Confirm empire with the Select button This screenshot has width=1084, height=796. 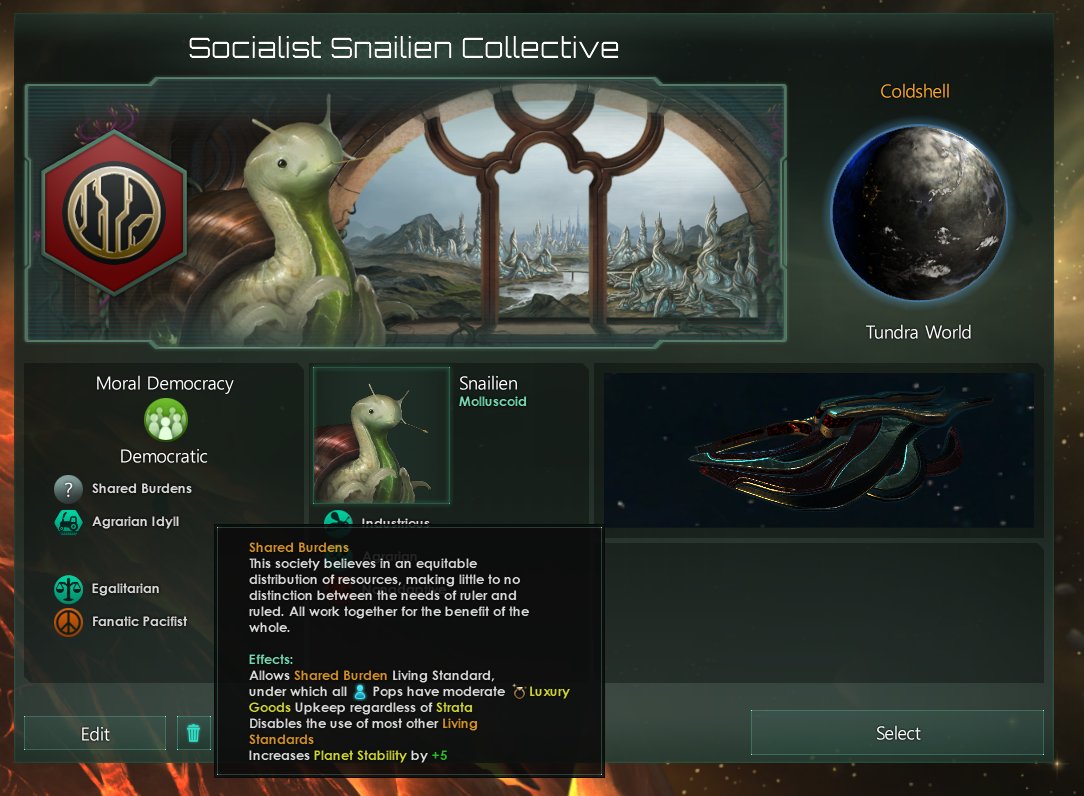[x=897, y=733]
